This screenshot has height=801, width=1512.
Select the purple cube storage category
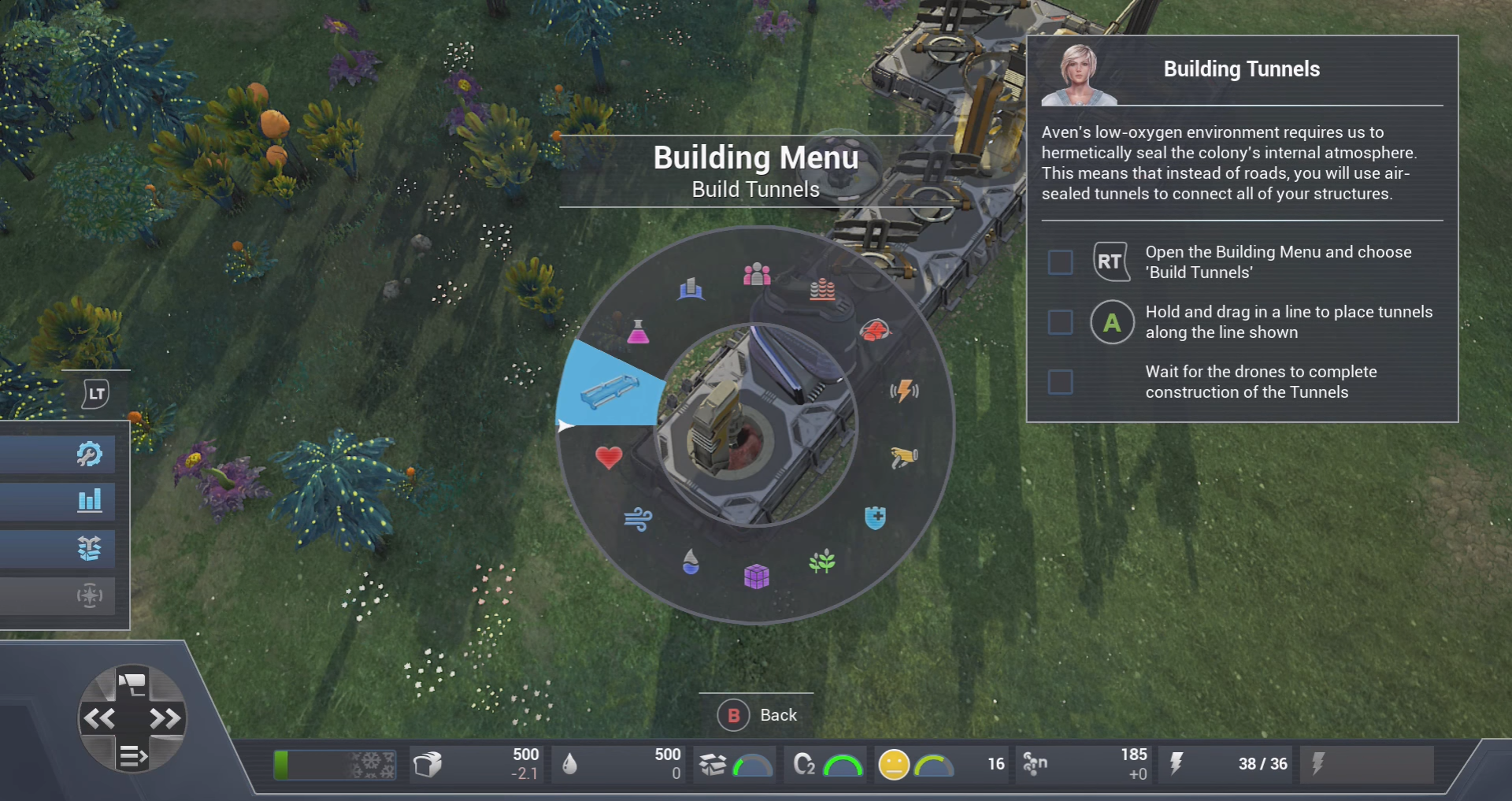(756, 577)
